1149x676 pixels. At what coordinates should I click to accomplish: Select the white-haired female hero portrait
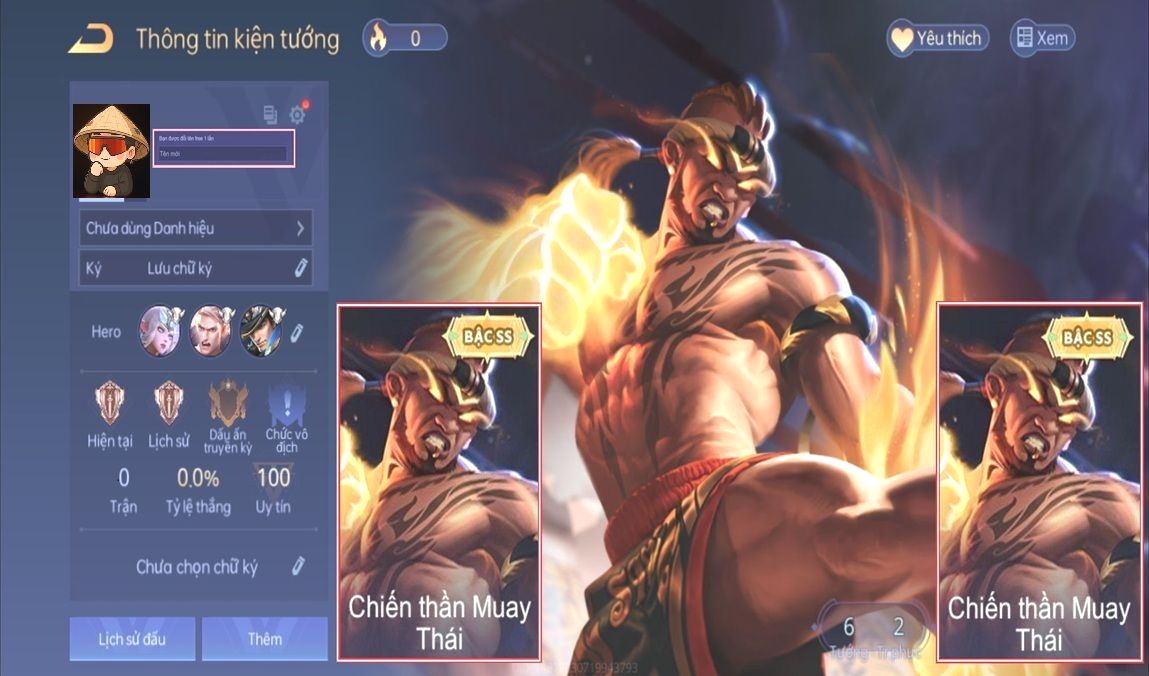tap(160, 331)
